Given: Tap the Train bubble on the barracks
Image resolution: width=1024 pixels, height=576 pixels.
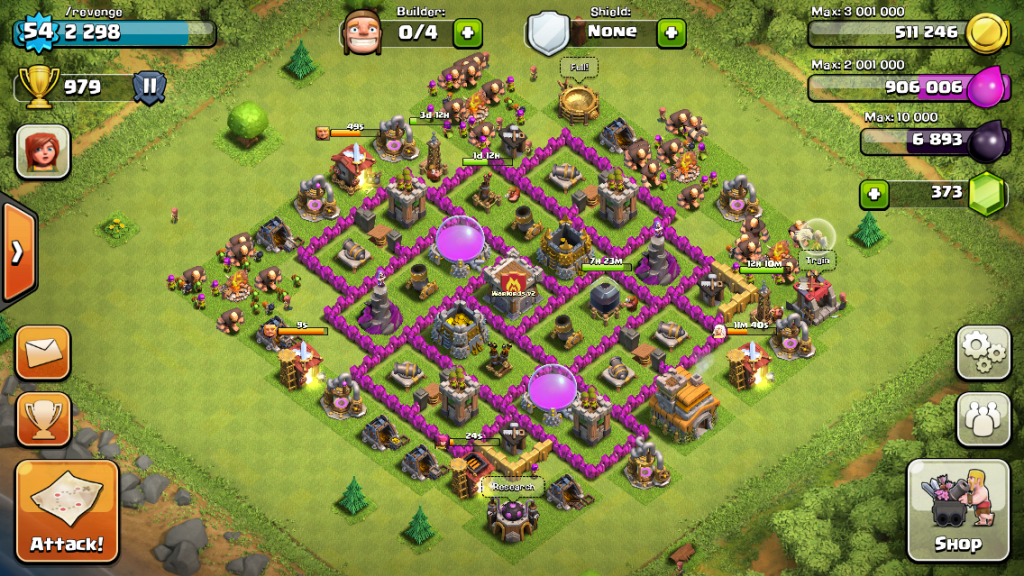Looking at the screenshot, I should click(x=815, y=259).
